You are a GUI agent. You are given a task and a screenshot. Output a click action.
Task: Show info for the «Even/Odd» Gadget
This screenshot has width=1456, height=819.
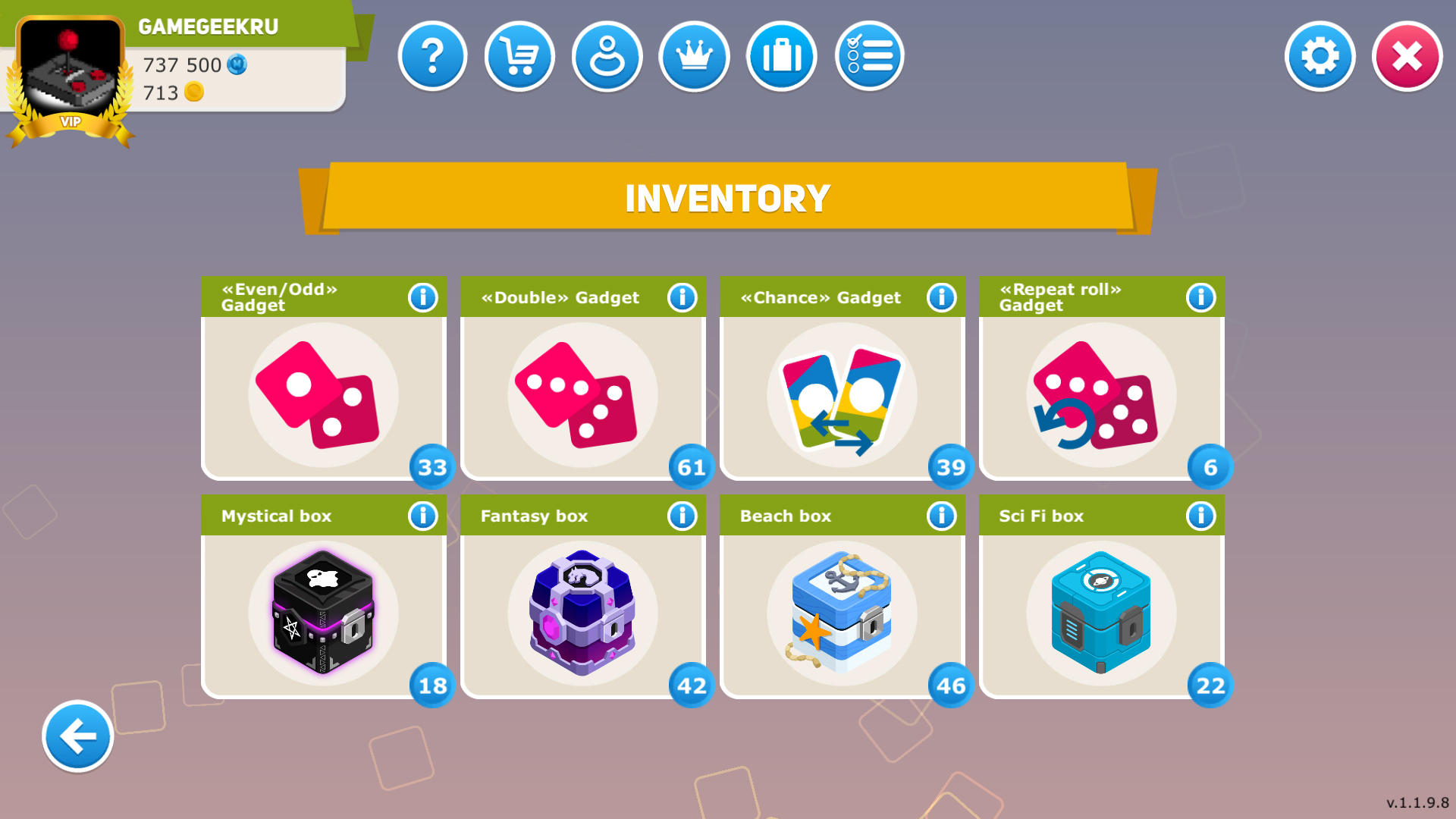coord(424,297)
